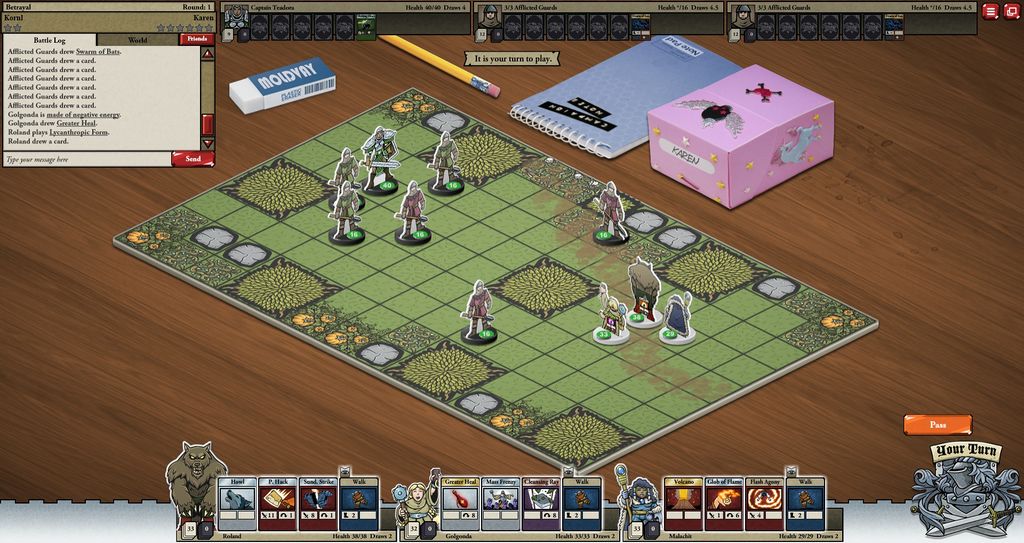Viewport: 1024px width, 543px height.
Task: Open the Friends list
Action: pyautogui.click(x=196, y=40)
